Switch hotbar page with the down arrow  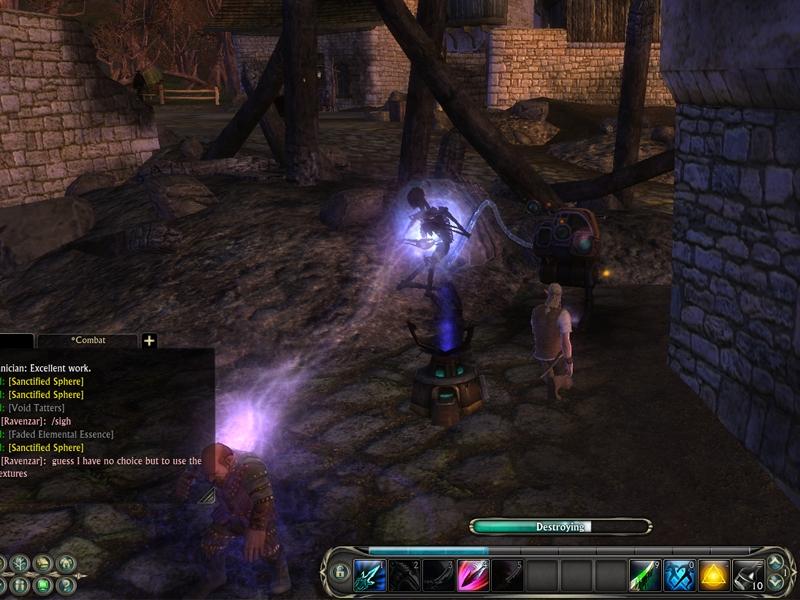[776, 583]
